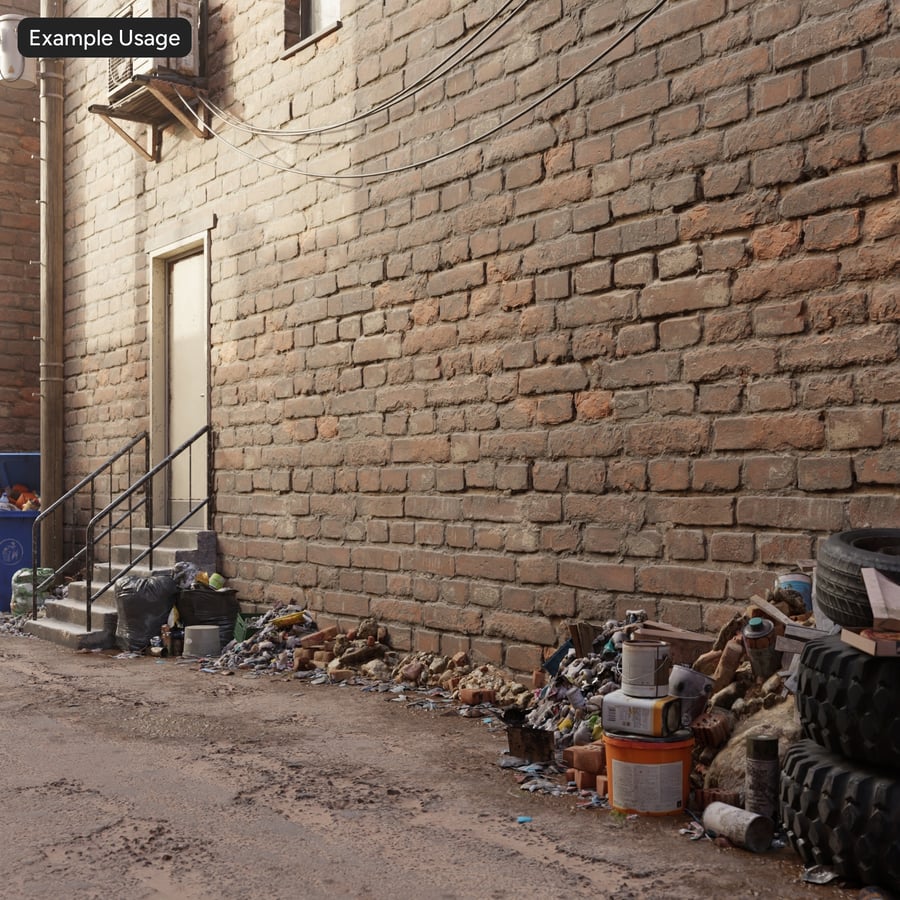Image resolution: width=900 pixels, height=900 pixels.
Task: Click the Example Usage label
Action: tap(104, 38)
